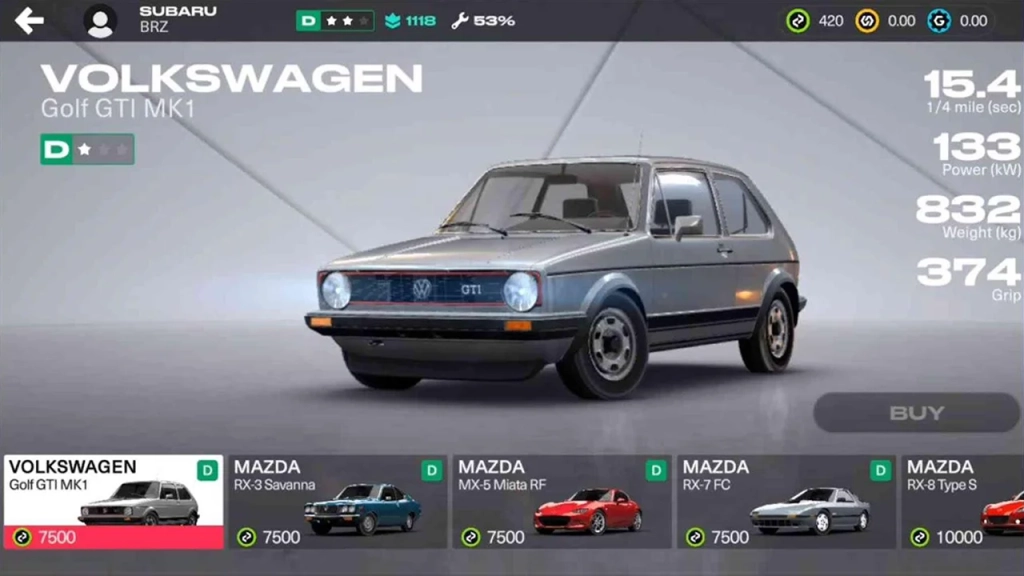This screenshot has width=1024, height=576.
Task: Choose the Mazda RX-8 Type S card
Action: (964, 502)
